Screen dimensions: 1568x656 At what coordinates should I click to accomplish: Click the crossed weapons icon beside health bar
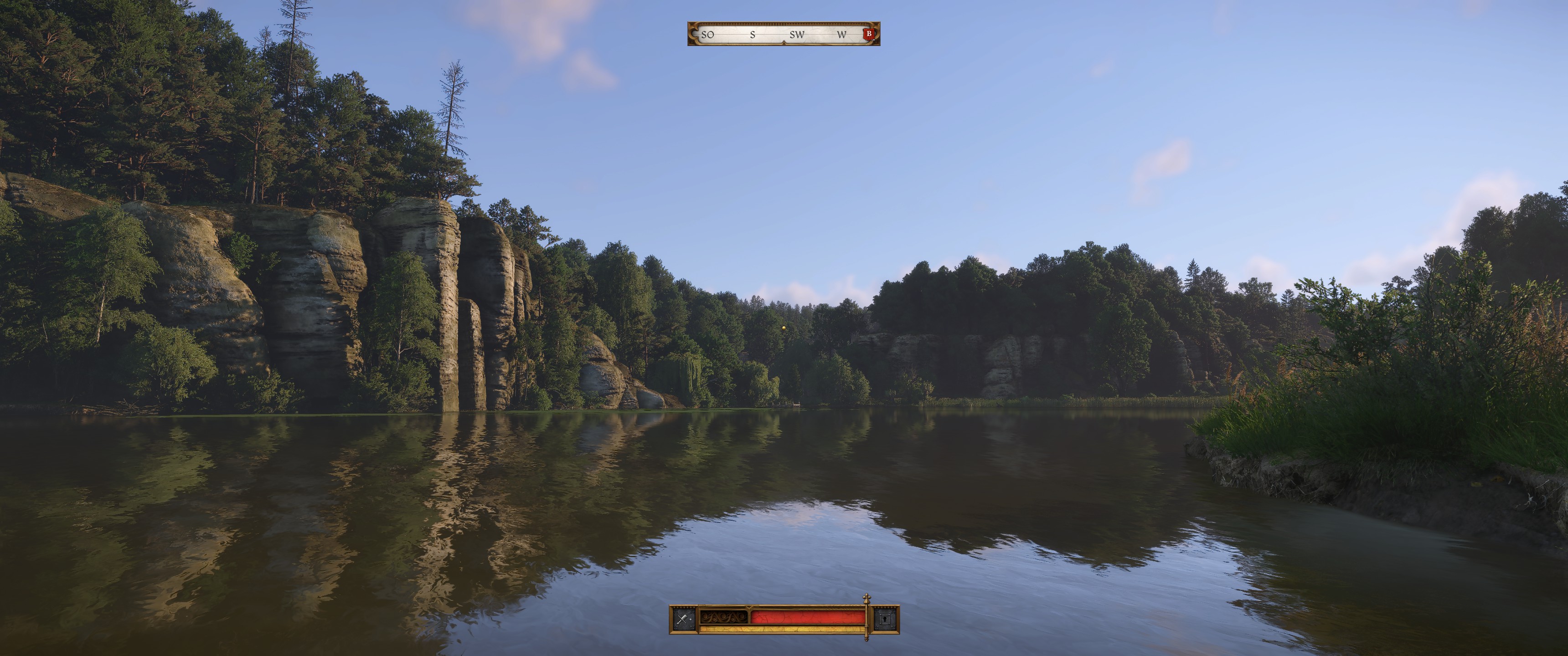click(x=684, y=620)
